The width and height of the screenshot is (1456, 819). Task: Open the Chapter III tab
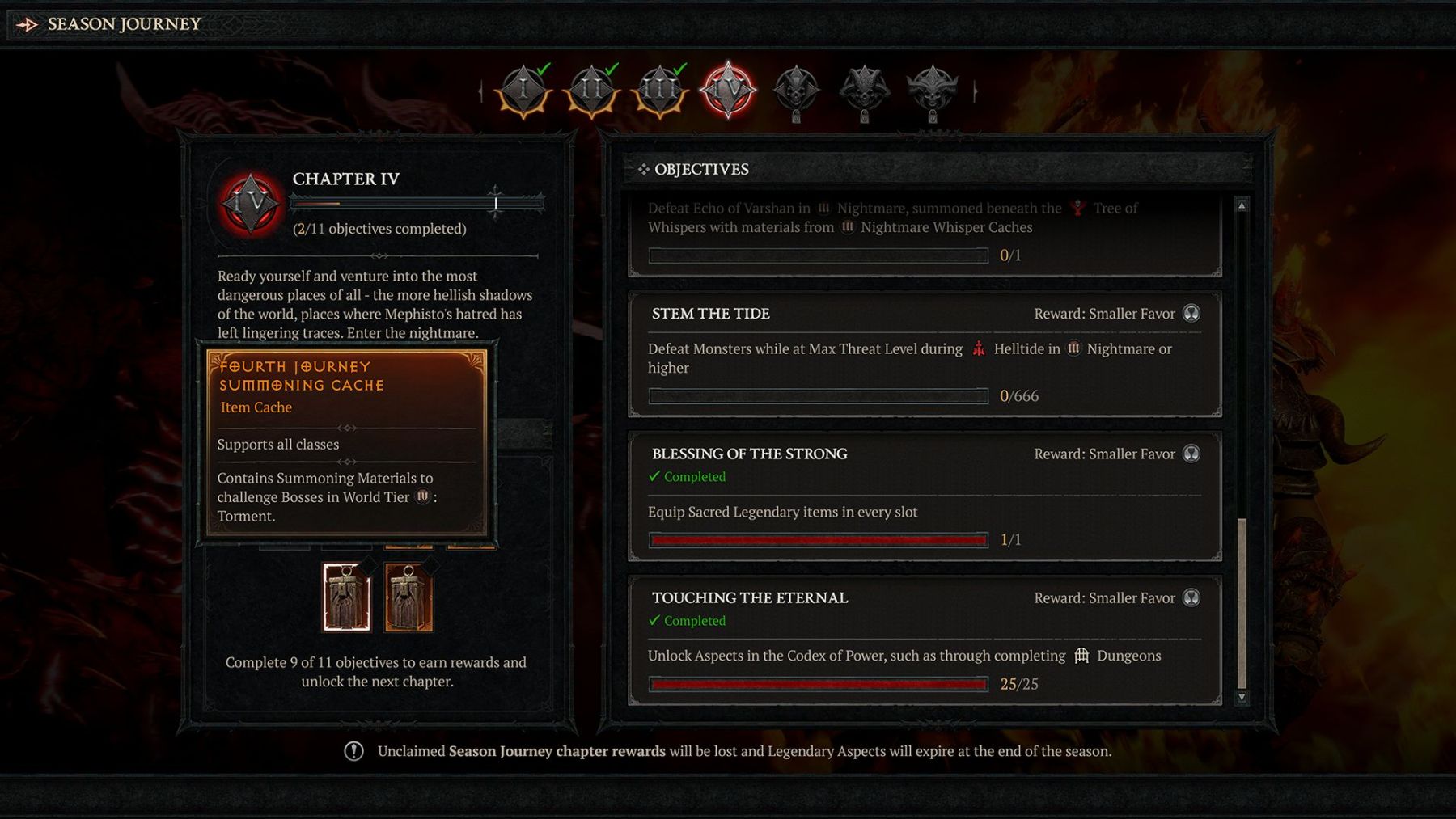(x=660, y=91)
